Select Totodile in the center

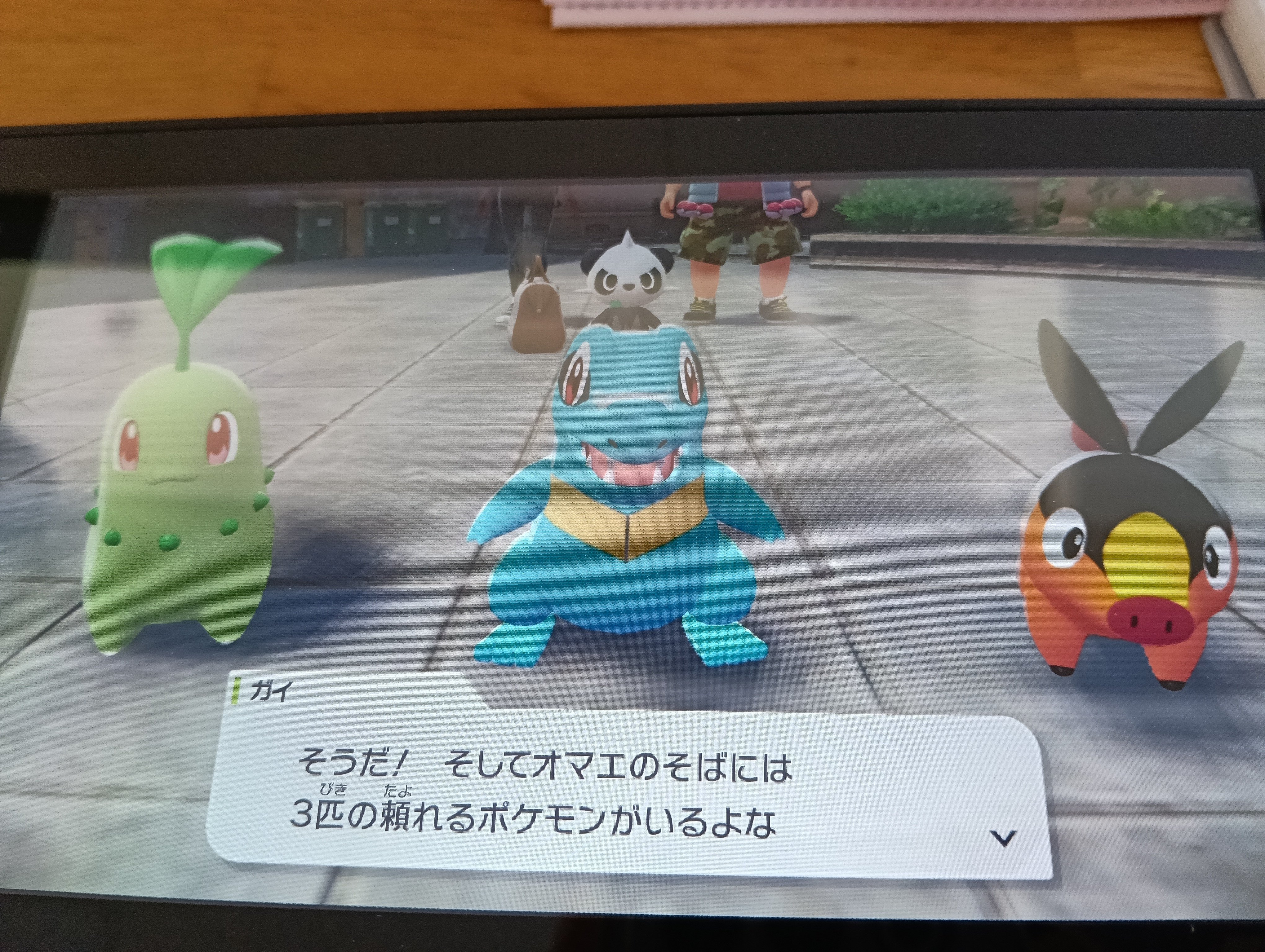click(623, 543)
